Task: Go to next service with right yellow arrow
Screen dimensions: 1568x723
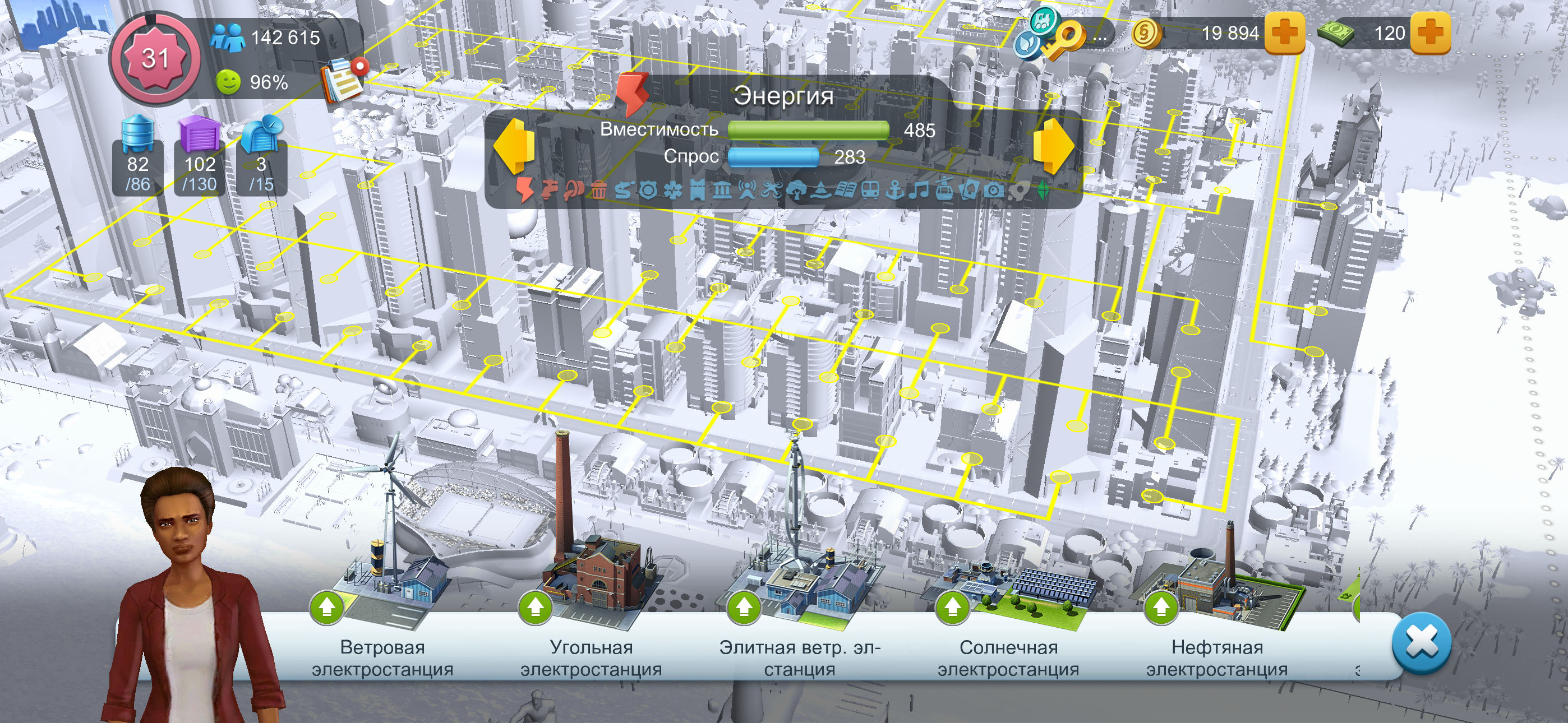Action: coord(1053,146)
